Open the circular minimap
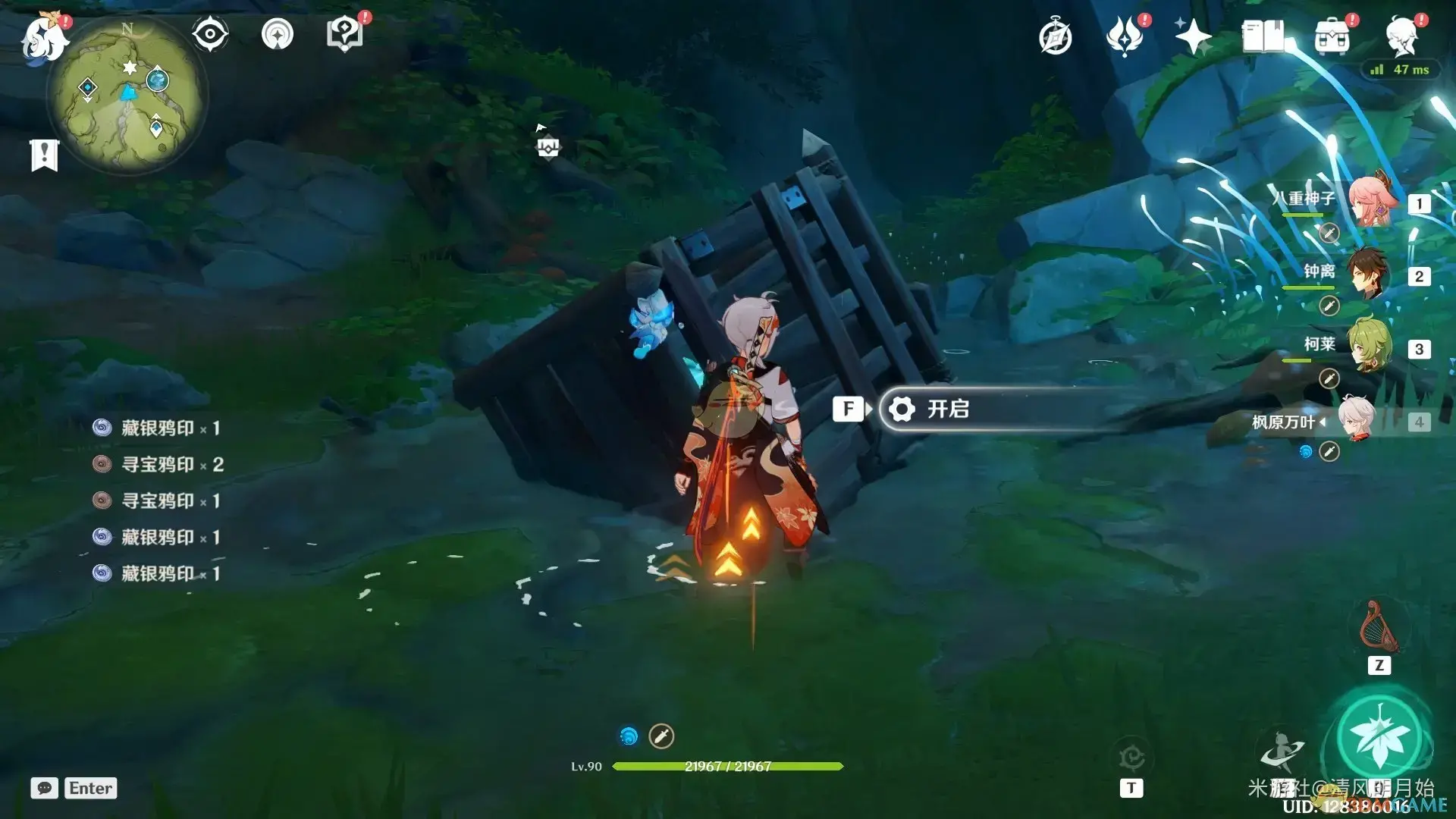The height and width of the screenshot is (819, 1456). coord(127,96)
